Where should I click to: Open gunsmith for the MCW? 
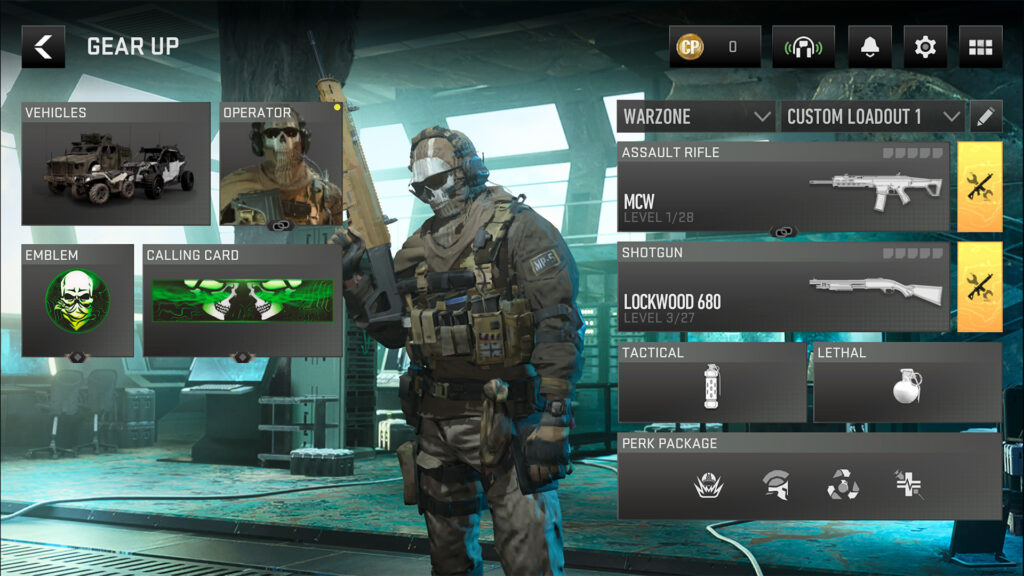(980, 187)
